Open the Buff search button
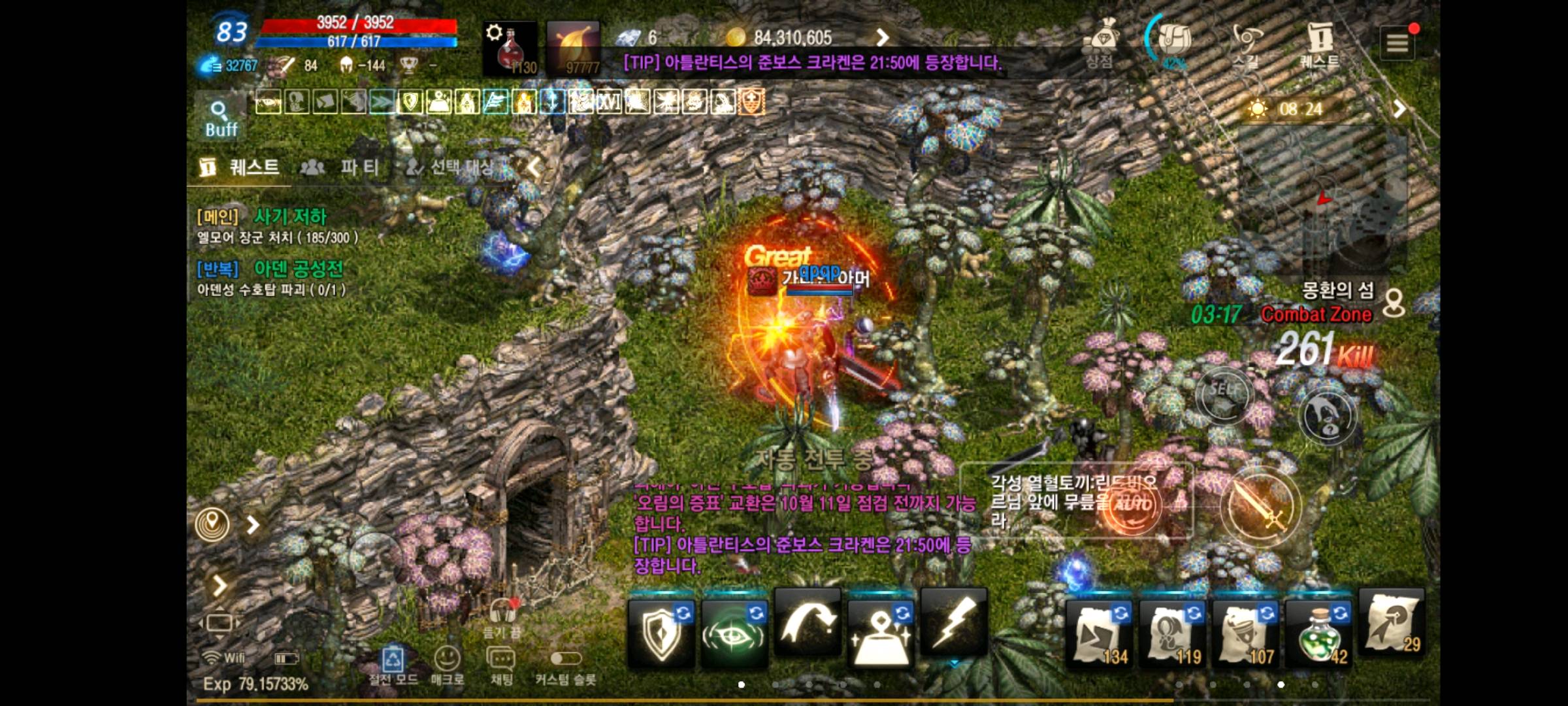Image resolution: width=1568 pixels, height=706 pixels. coord(220,119)
